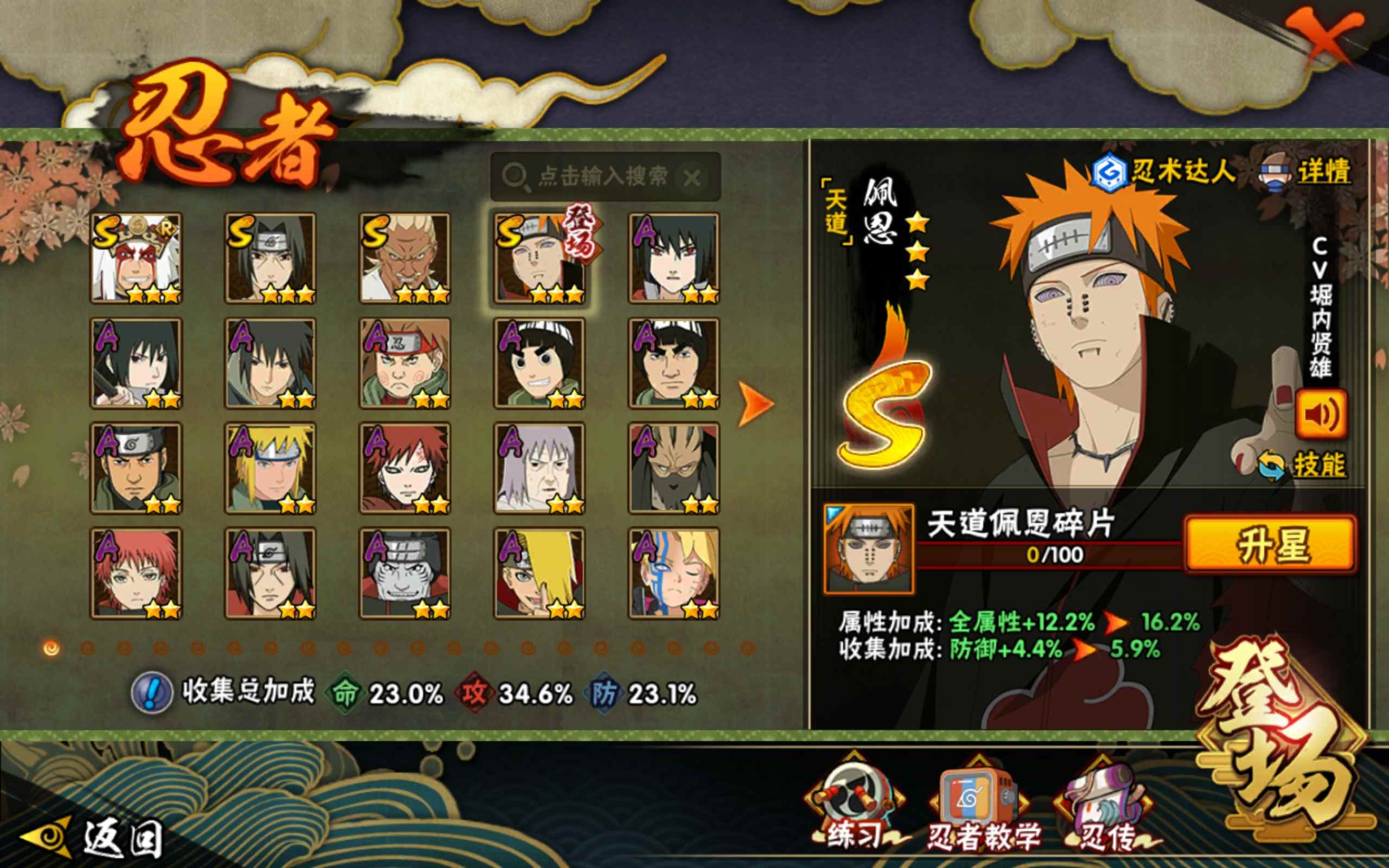1389x868 pixels.
Task: Select the Gaara red-haired ninja portrait
Action: 405,468
